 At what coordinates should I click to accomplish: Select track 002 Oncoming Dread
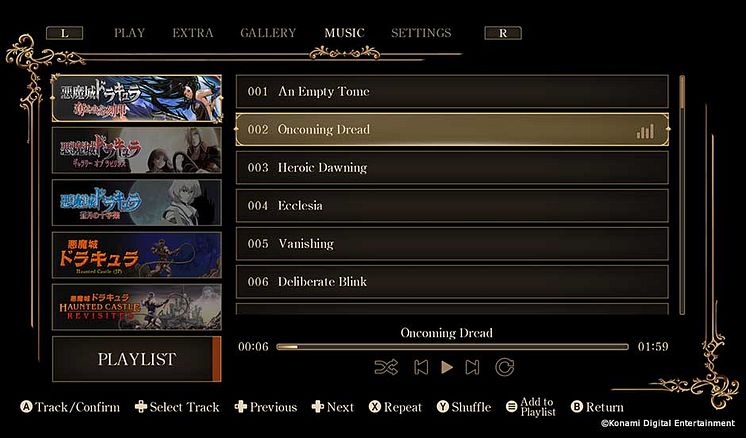pyautogui.click(x=451, y=130)
